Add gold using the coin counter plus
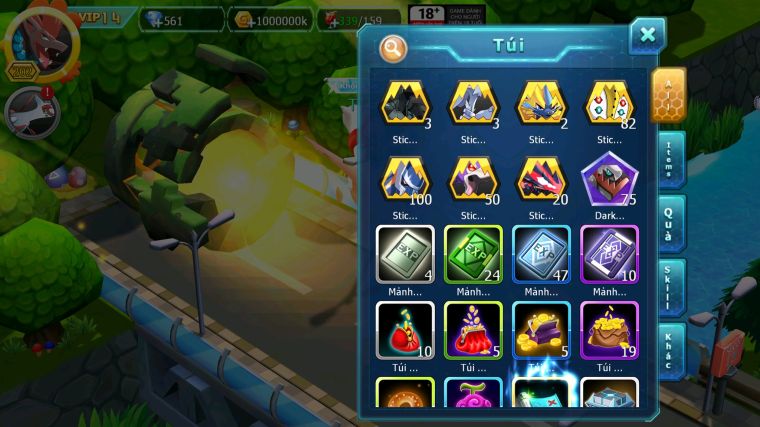This screenshot has width=760, height=427. 240,21
